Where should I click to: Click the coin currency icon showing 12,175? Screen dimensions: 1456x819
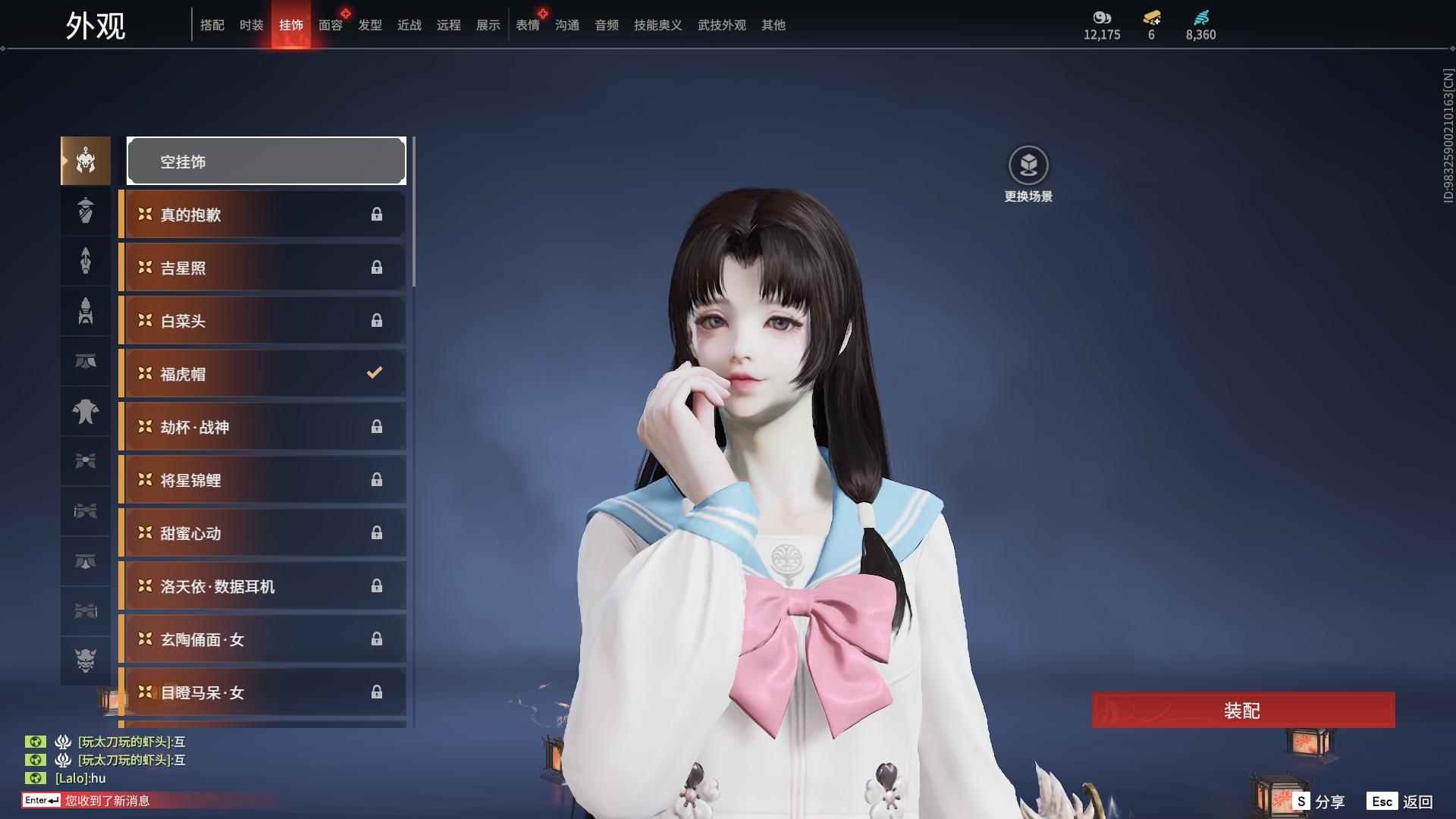[x=1101, y=19]
